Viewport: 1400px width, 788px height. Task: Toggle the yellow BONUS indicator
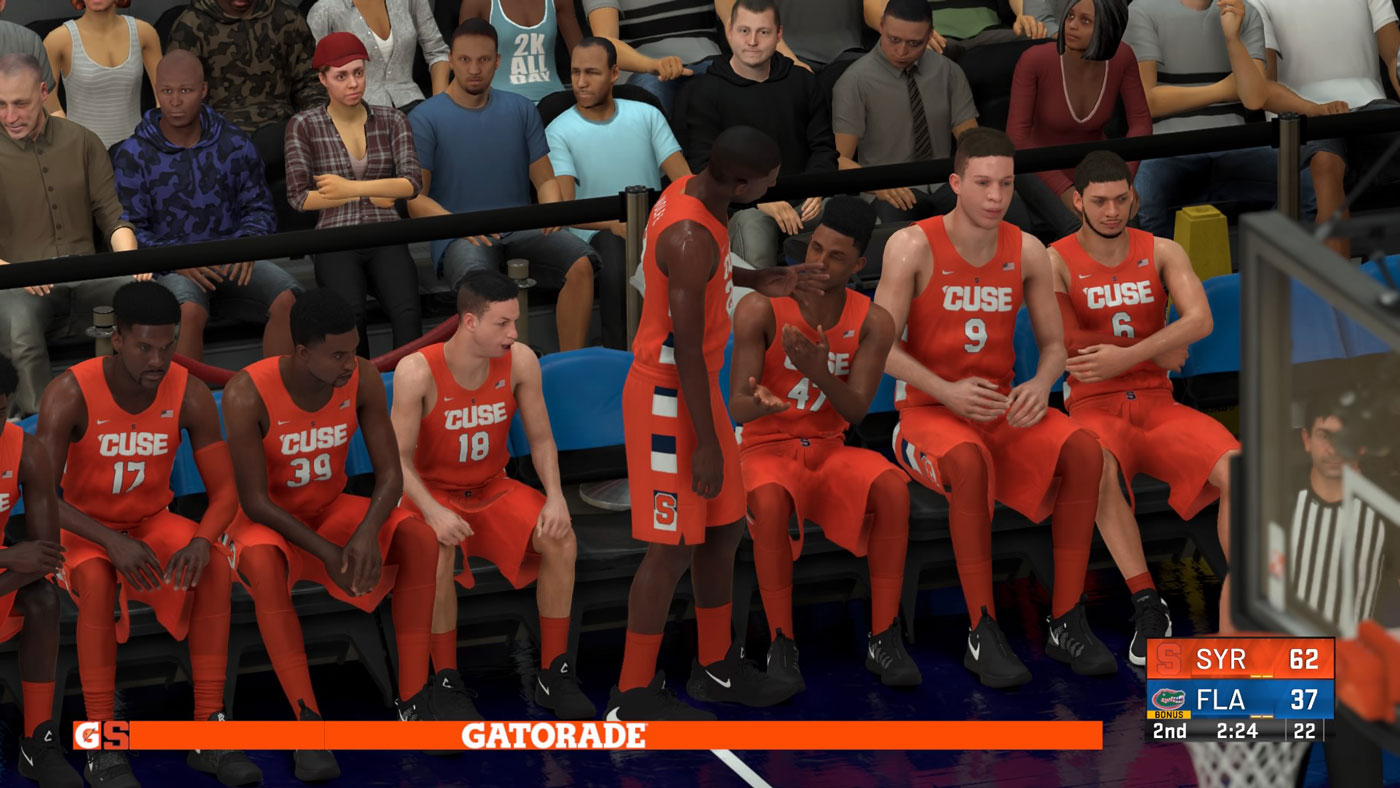pos(1167,714)
